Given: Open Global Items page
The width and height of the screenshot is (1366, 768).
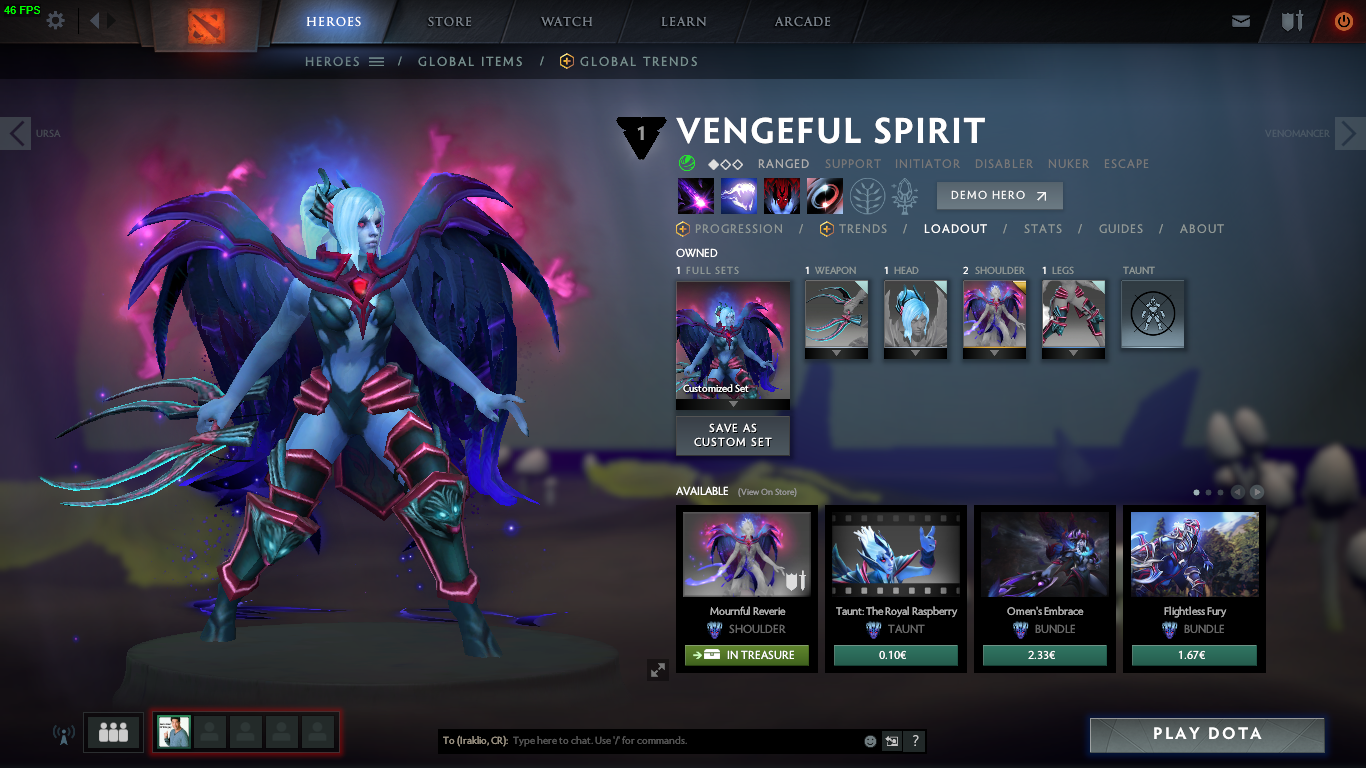Looking at the screenshot, I should 470,62.
